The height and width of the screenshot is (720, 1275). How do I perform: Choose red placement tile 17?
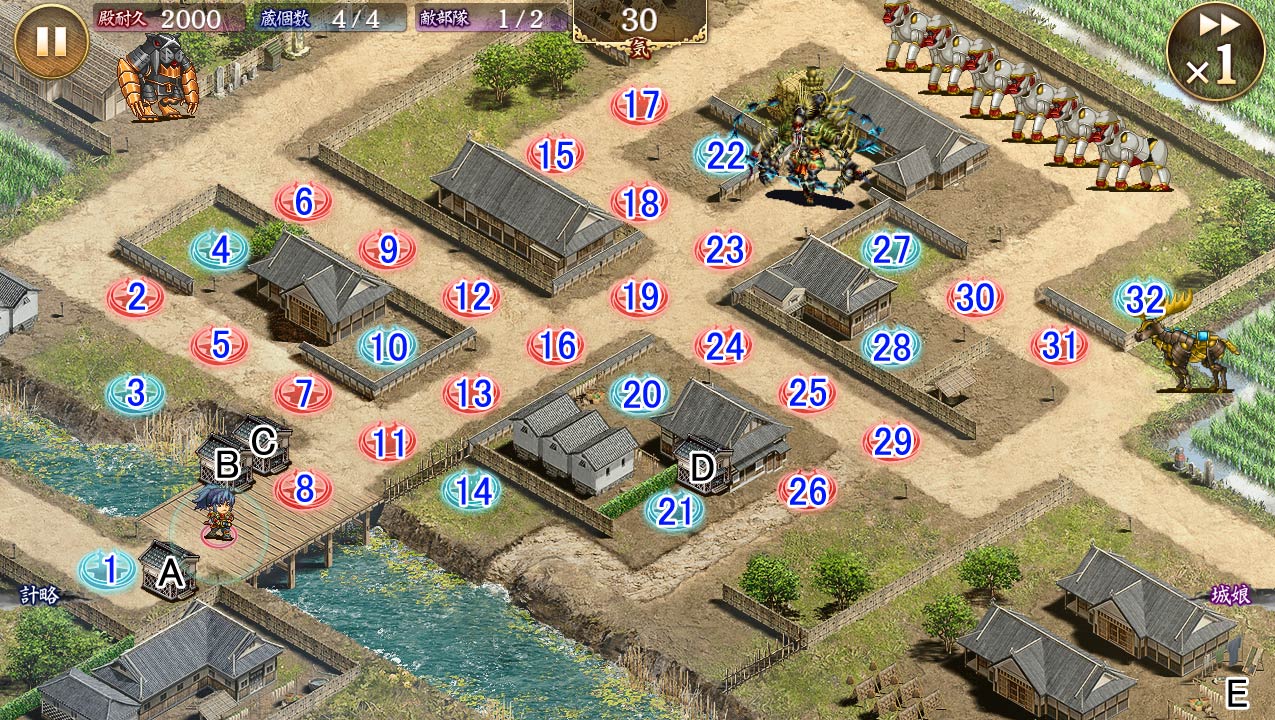(x=640, y=105)
